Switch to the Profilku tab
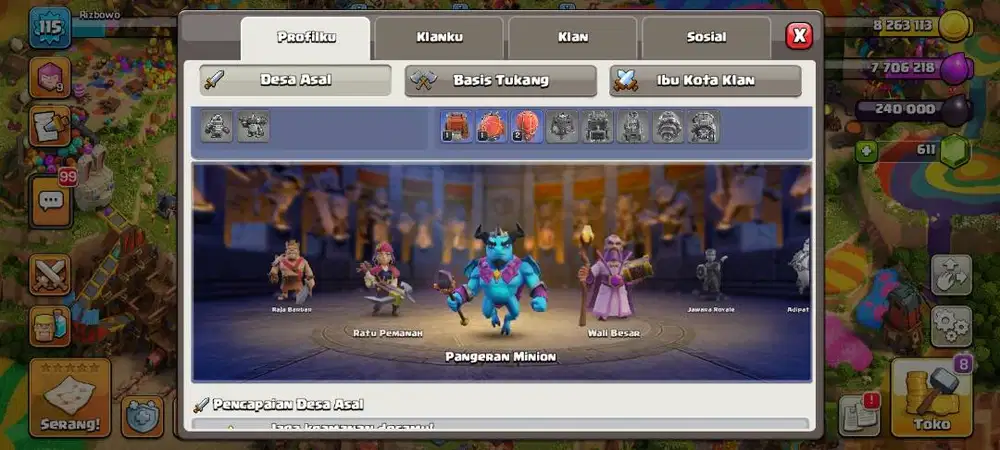The image size is (1000, 450). click(305, 38)
